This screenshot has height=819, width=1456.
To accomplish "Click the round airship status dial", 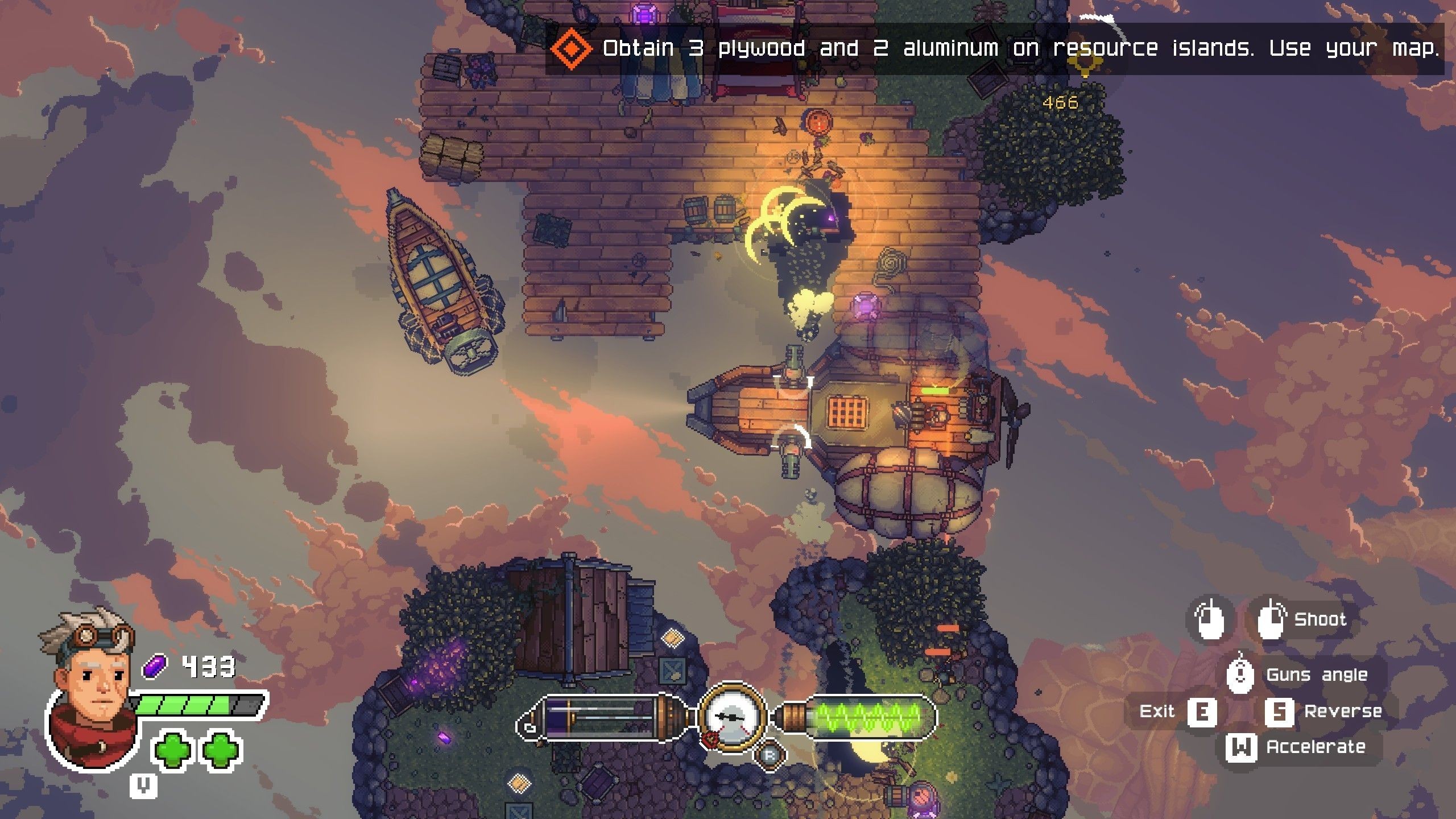I will pos(733,718).
